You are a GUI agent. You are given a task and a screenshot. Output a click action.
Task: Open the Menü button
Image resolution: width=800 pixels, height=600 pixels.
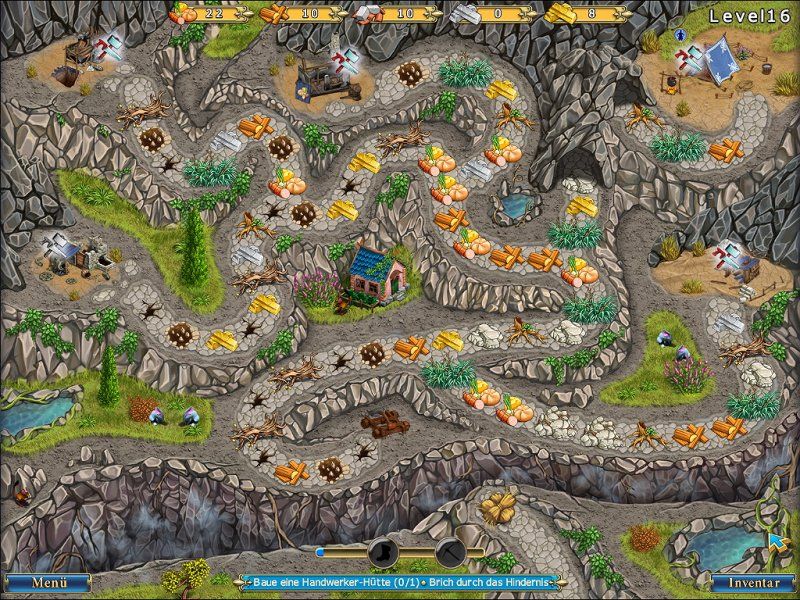[47, 581]
